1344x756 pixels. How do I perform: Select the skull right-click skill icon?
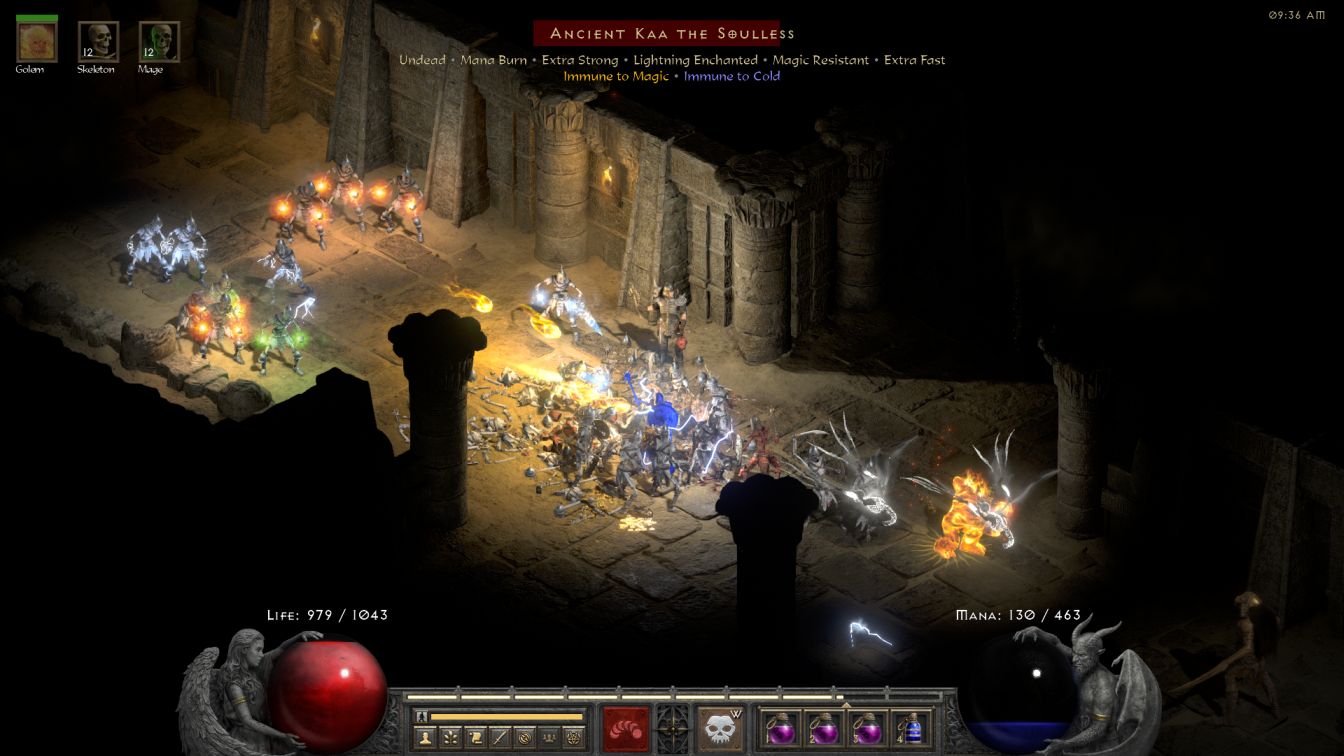click(720, 729)
